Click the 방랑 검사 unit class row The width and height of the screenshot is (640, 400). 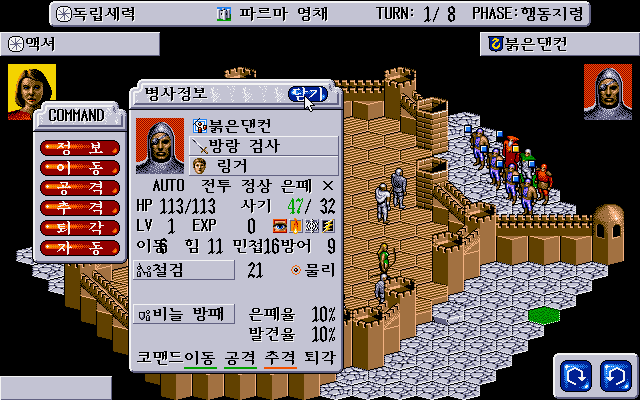click(265, 145)
